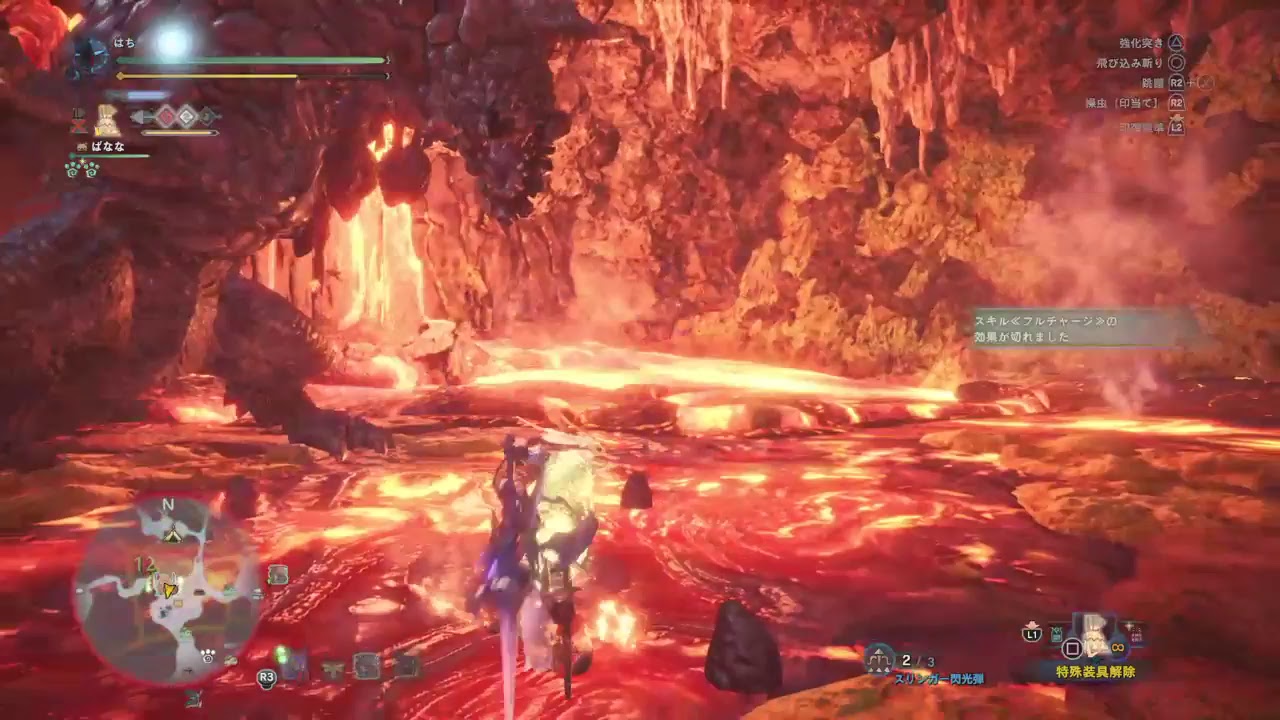The image size is (1280, 720).
Task: Expand the down arrow above the L1 prompt
Action: [1030, 623]
